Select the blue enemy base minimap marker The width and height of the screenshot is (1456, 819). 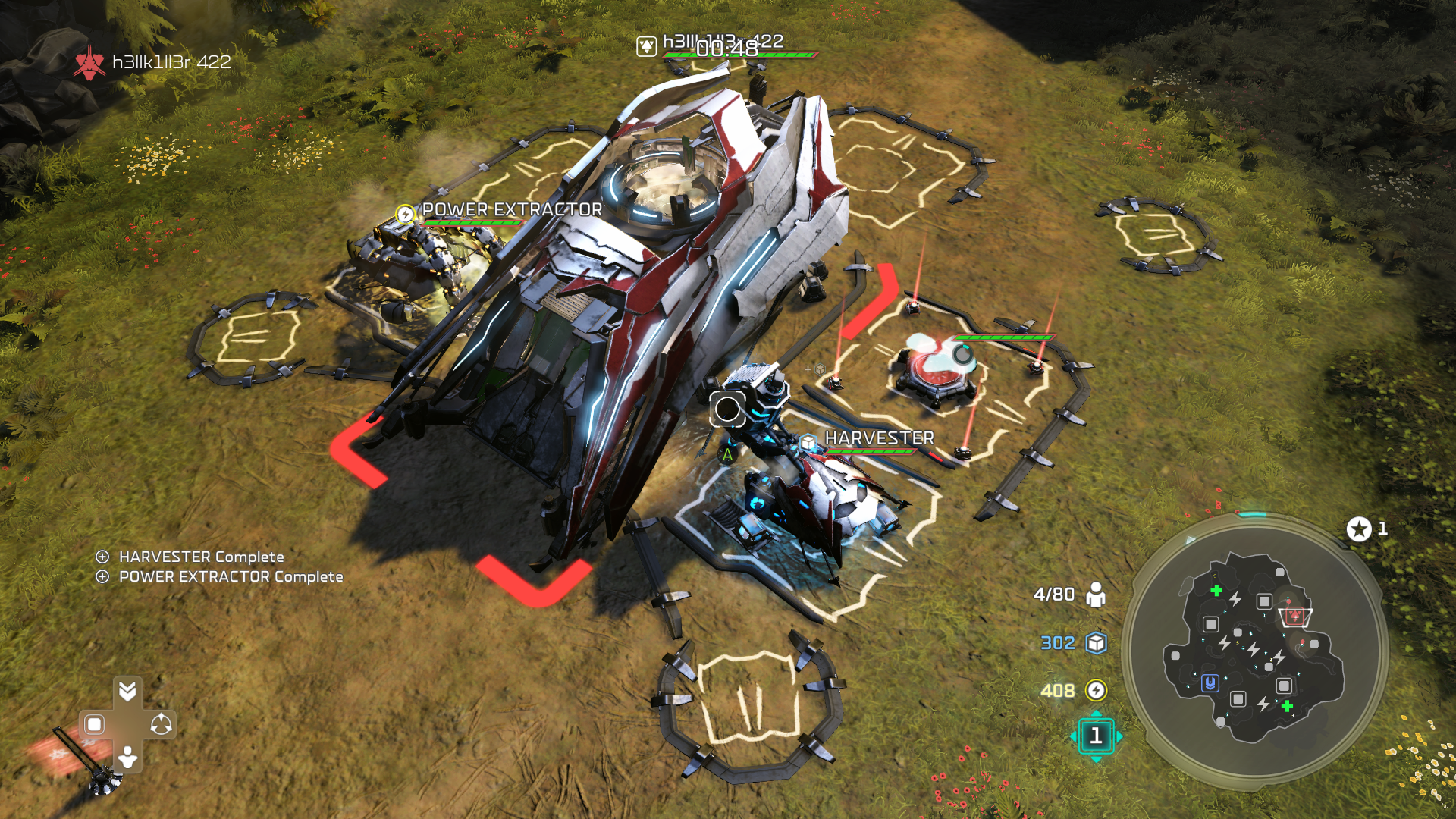pyautogui.click(x=1210, y=683)
